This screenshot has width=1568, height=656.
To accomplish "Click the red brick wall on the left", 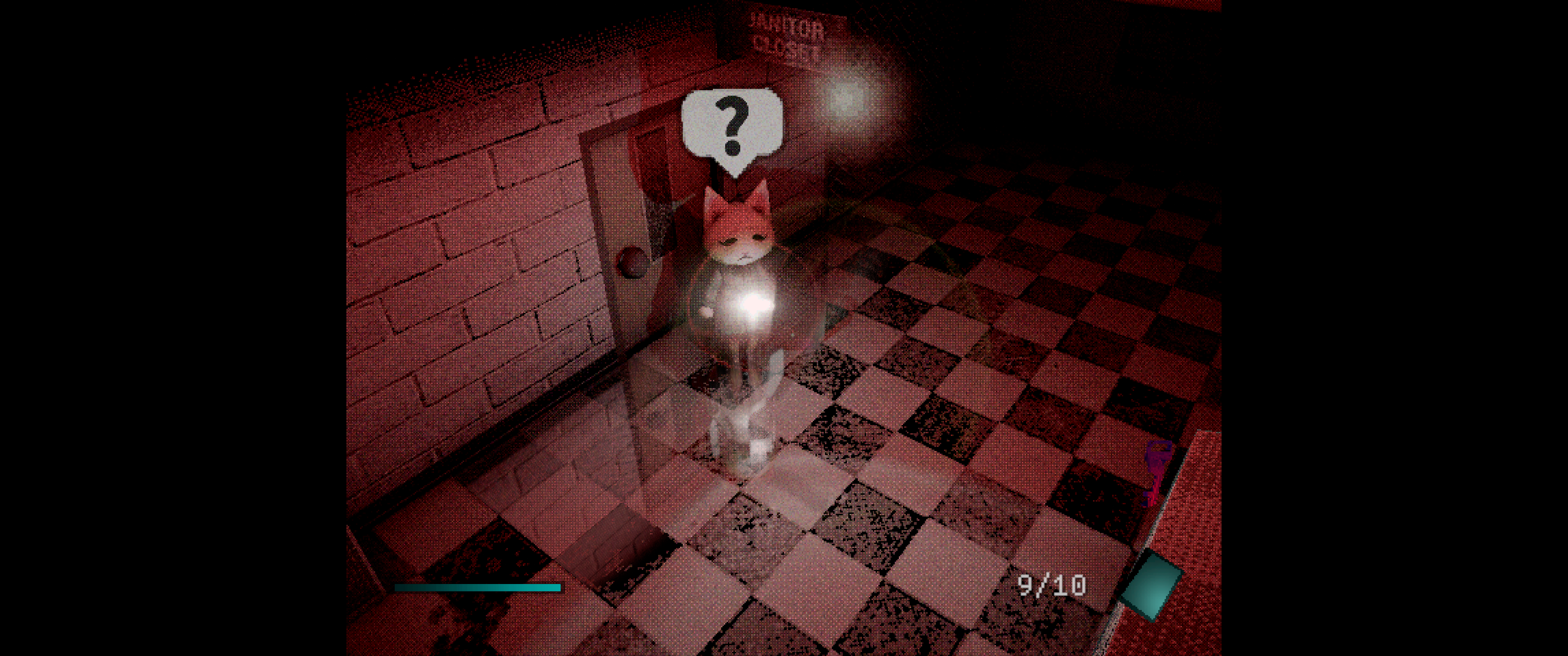I will [x=475, y=274].
